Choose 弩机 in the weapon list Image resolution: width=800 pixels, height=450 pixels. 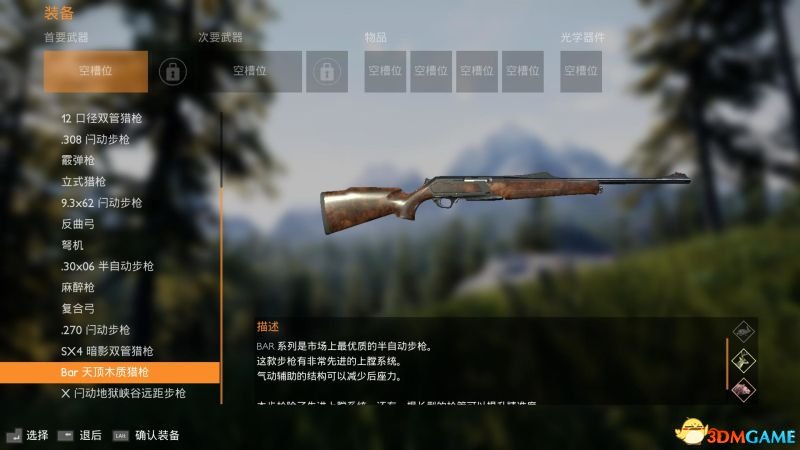pos(72,244)
